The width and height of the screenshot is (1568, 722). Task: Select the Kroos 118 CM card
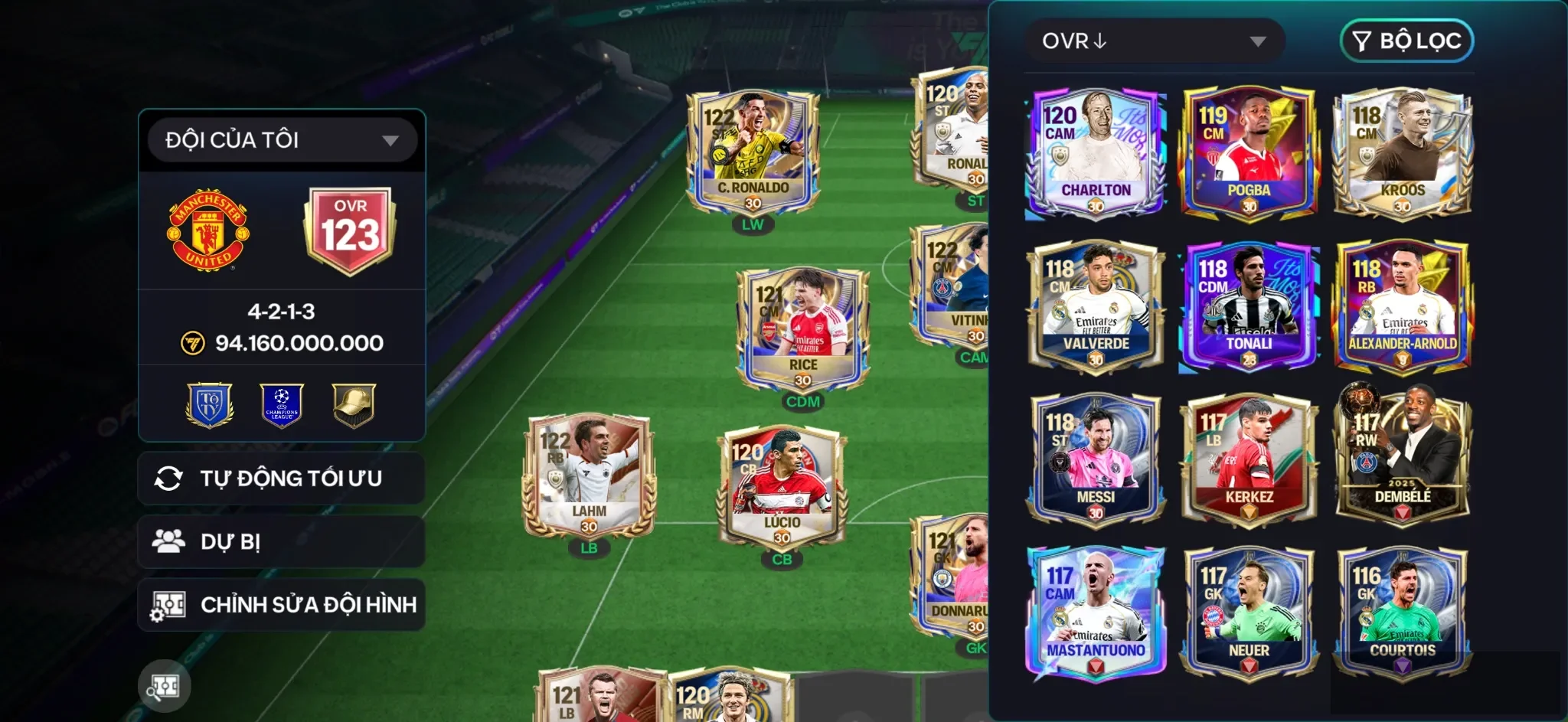pos(1402,153)
